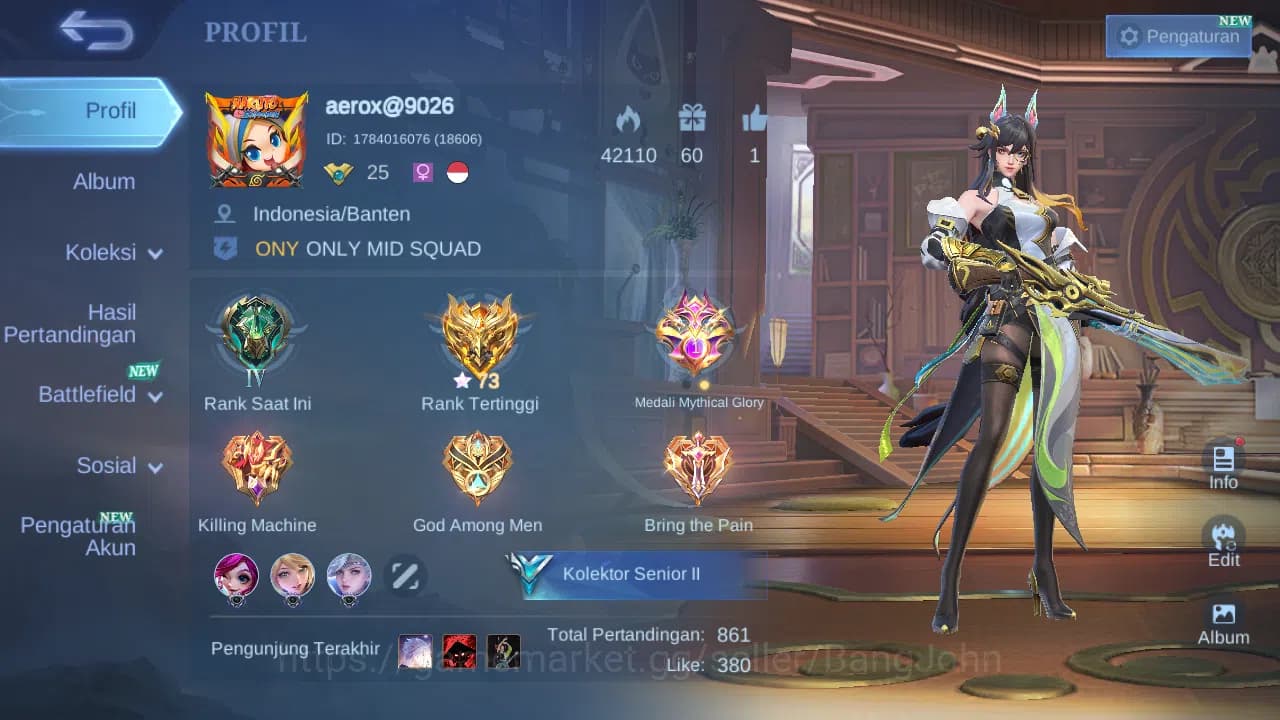The width and height of the screenshot is (1280, 720).
Task: Click the gift icon showing 60
Action: (692, 120)
